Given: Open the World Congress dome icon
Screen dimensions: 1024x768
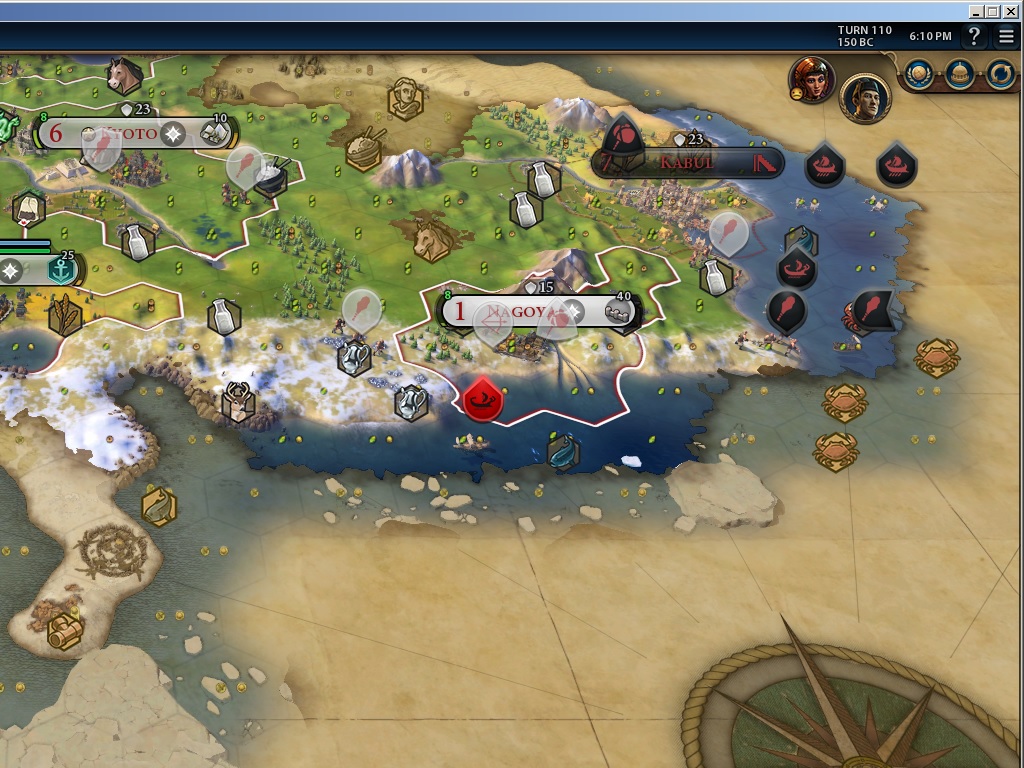Looking at the screenshot, I should [960, 73].
